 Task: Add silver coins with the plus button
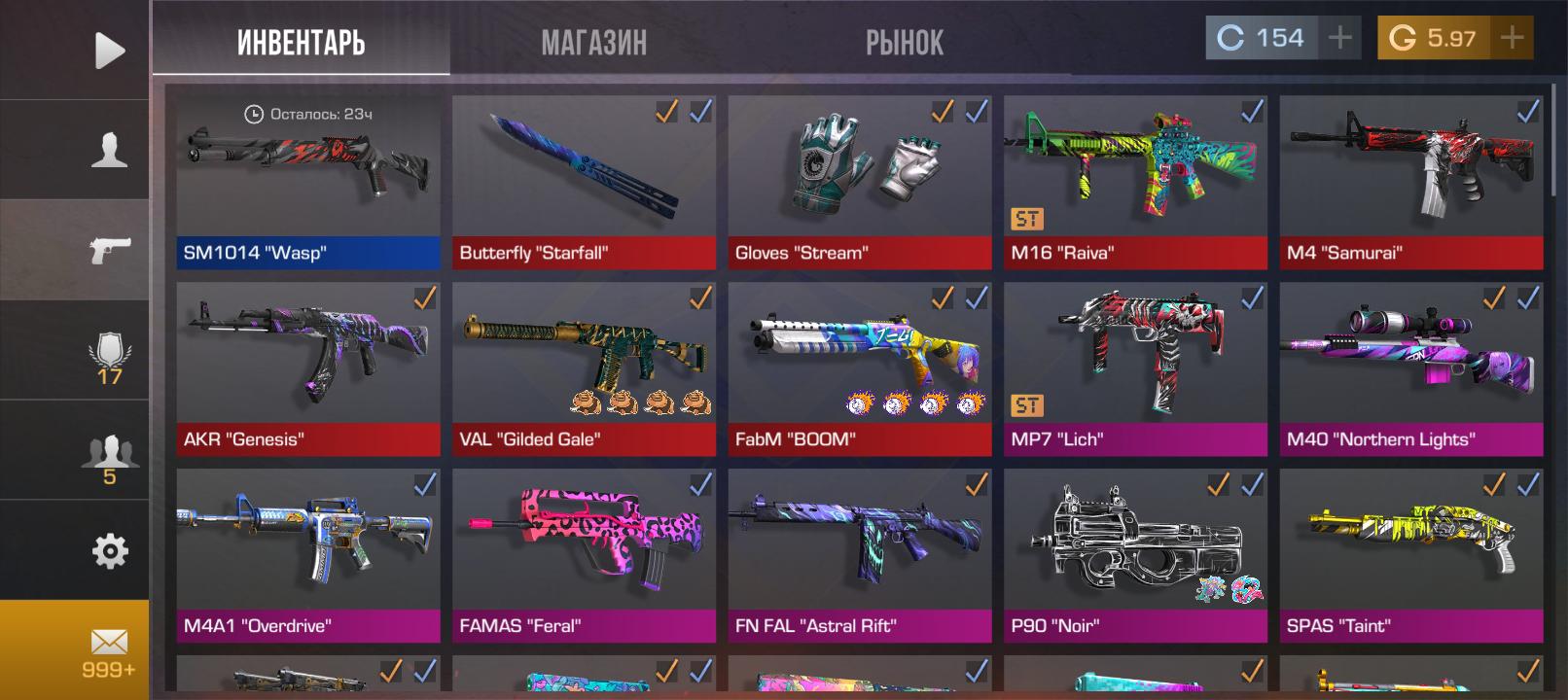[1340, 38]
